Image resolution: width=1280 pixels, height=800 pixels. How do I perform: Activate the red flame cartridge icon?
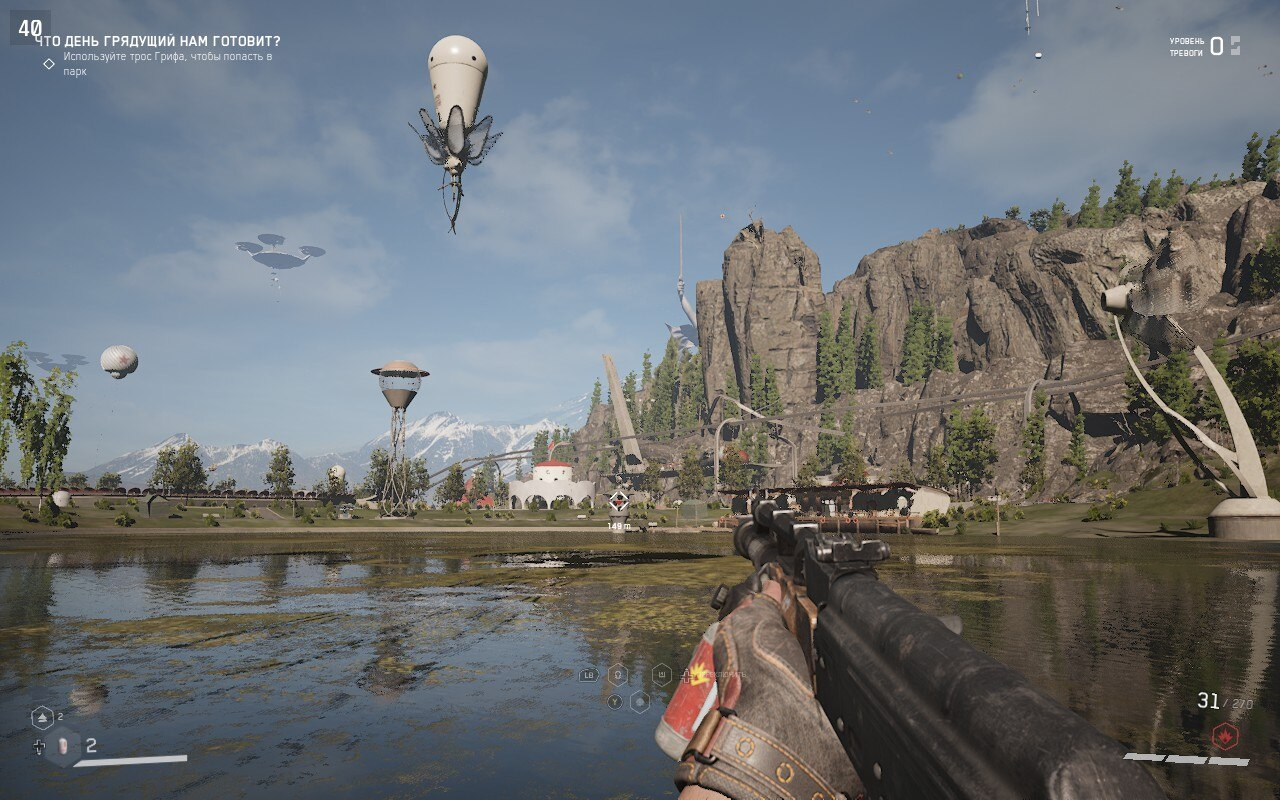1225,737
